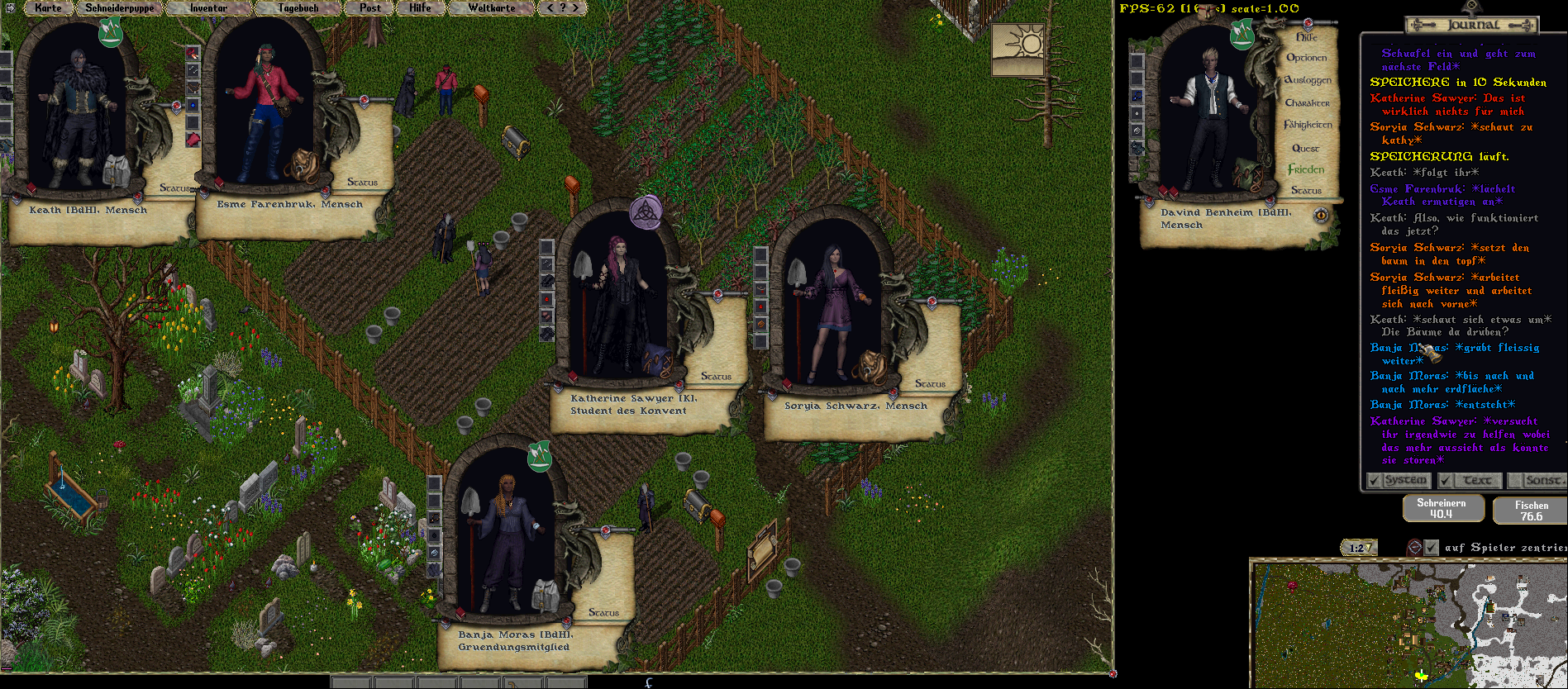The height and width of the screenshot is (689, 1568).
Task: Toggle the System journal filter checkbox
Action: click(x=1374, y=480)
